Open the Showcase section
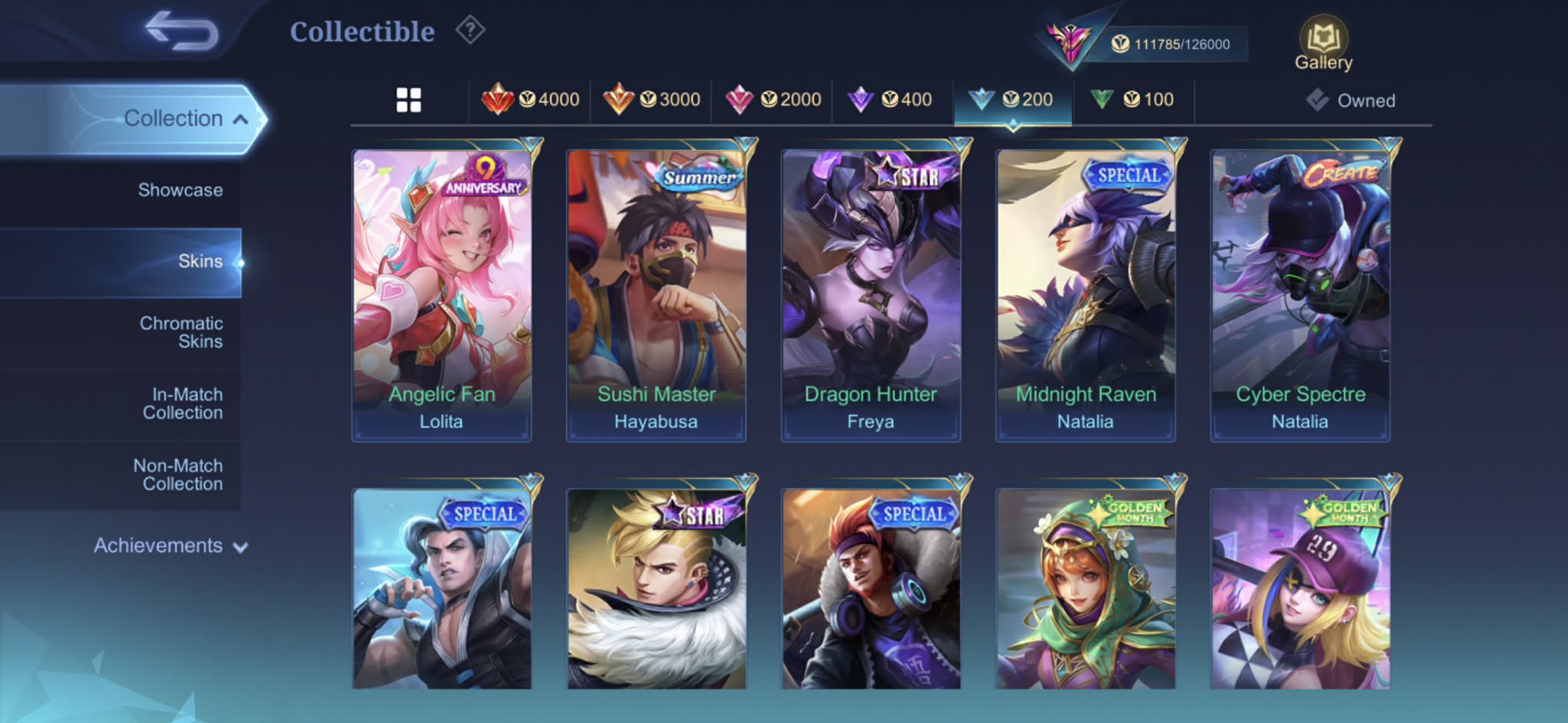The image size is (1568, 723). (x=180, y=190)
